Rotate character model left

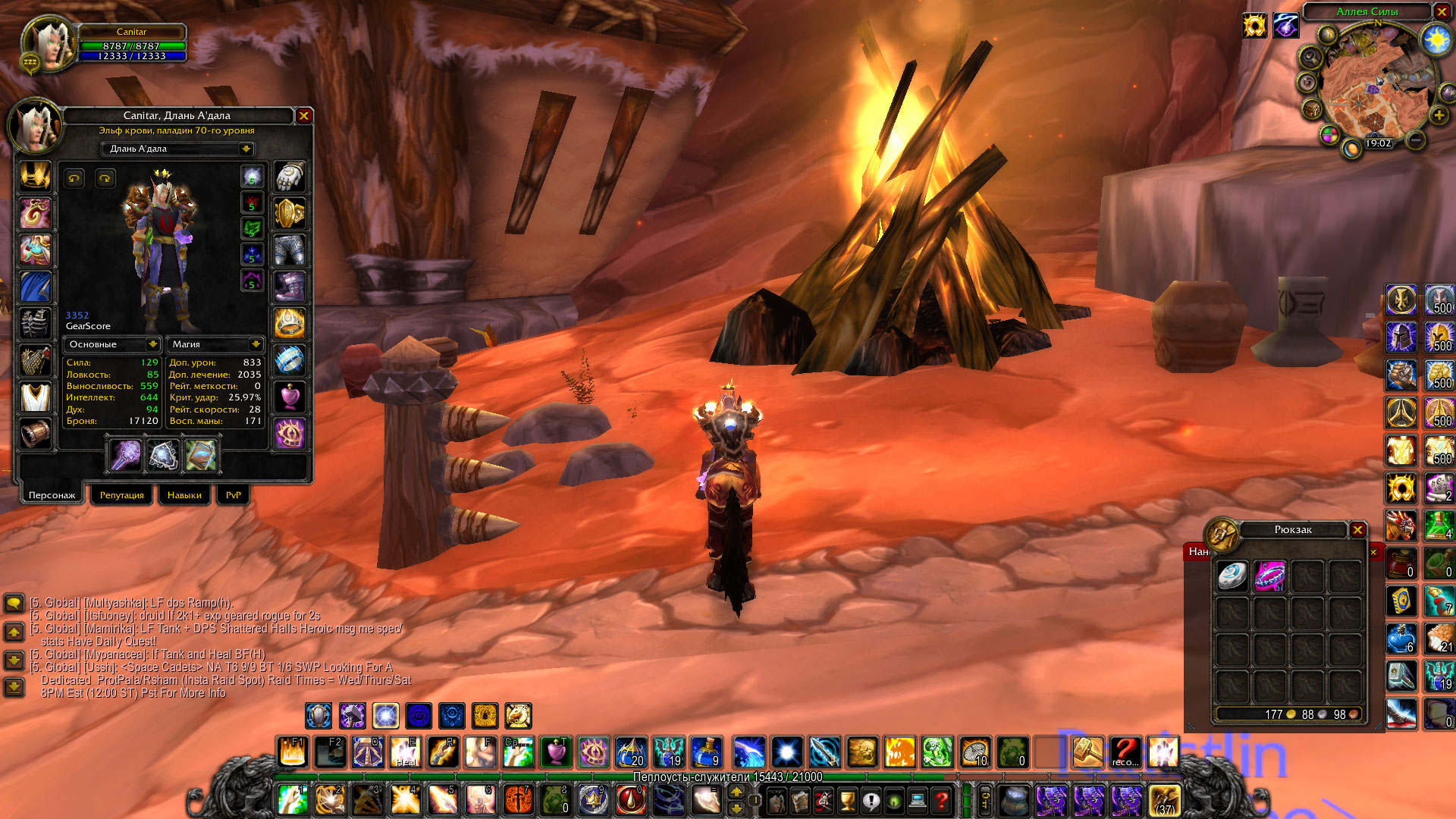click(x=74, y=178)
